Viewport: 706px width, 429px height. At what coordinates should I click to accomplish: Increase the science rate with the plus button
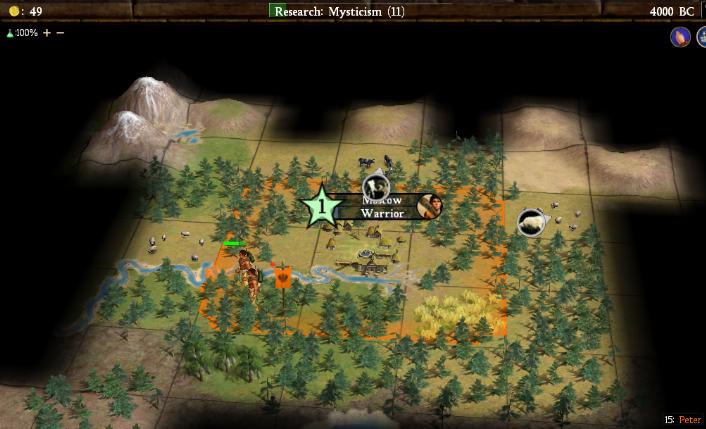tap(47, 33)
